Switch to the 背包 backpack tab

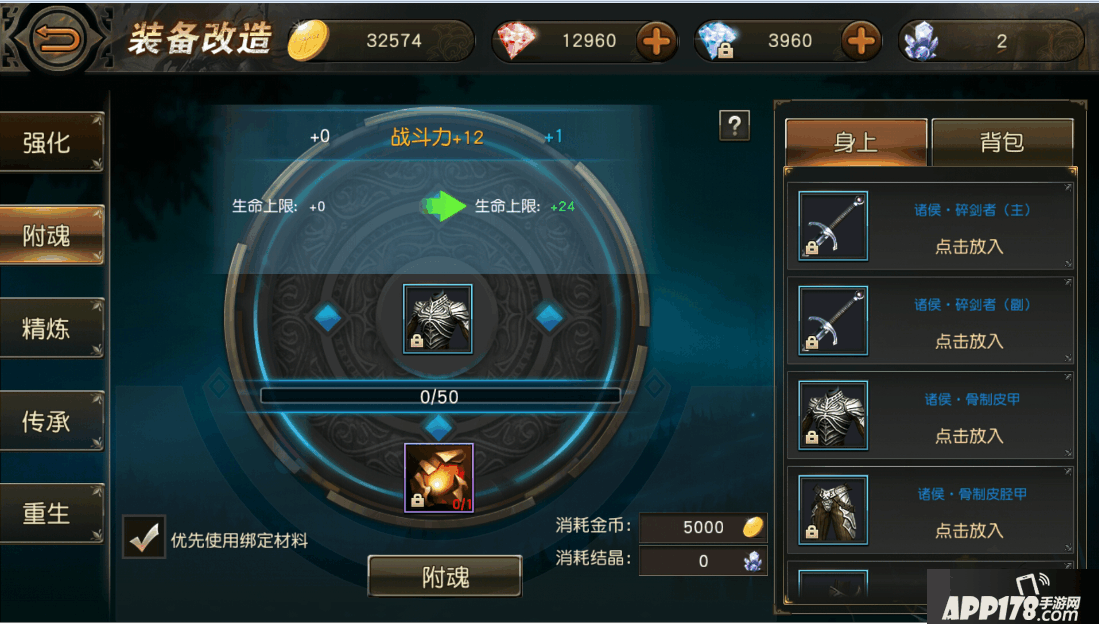point(1002,143)
